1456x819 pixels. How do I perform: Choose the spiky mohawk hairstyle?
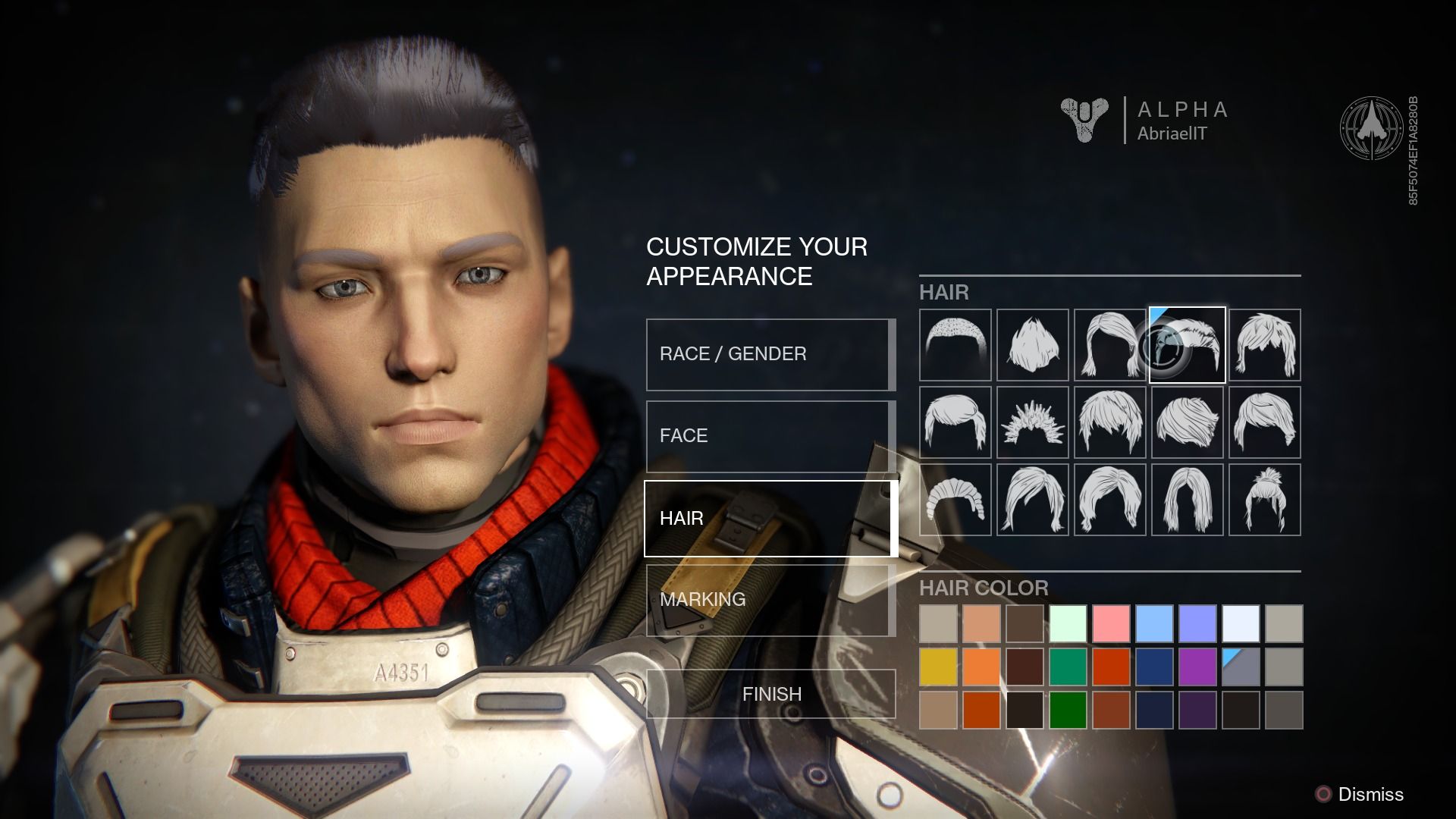[1031, 345]
